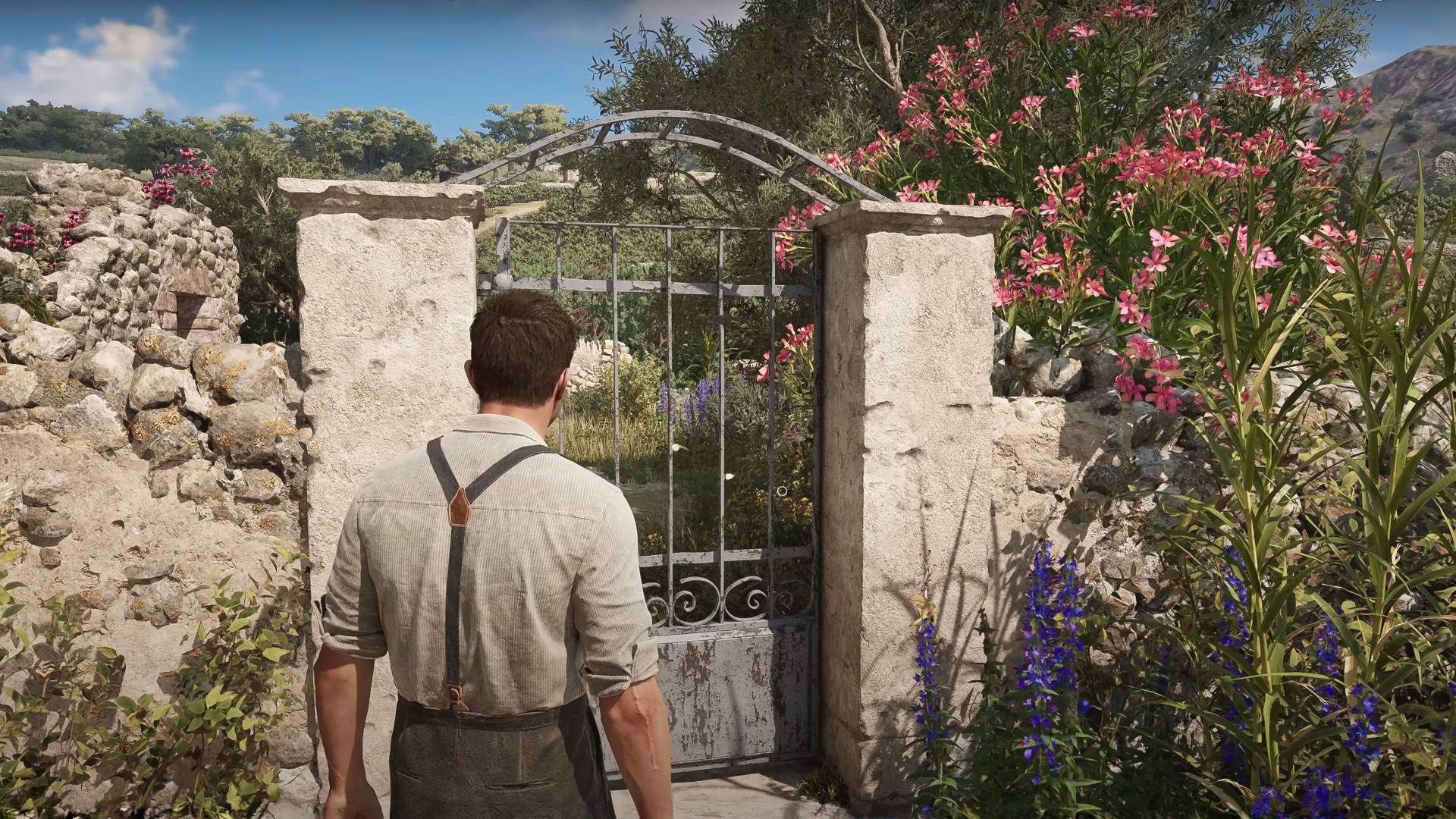Click the circular interaction marker on the gate
Screen dimensions: 1456x819
click(x=782, y=491)
